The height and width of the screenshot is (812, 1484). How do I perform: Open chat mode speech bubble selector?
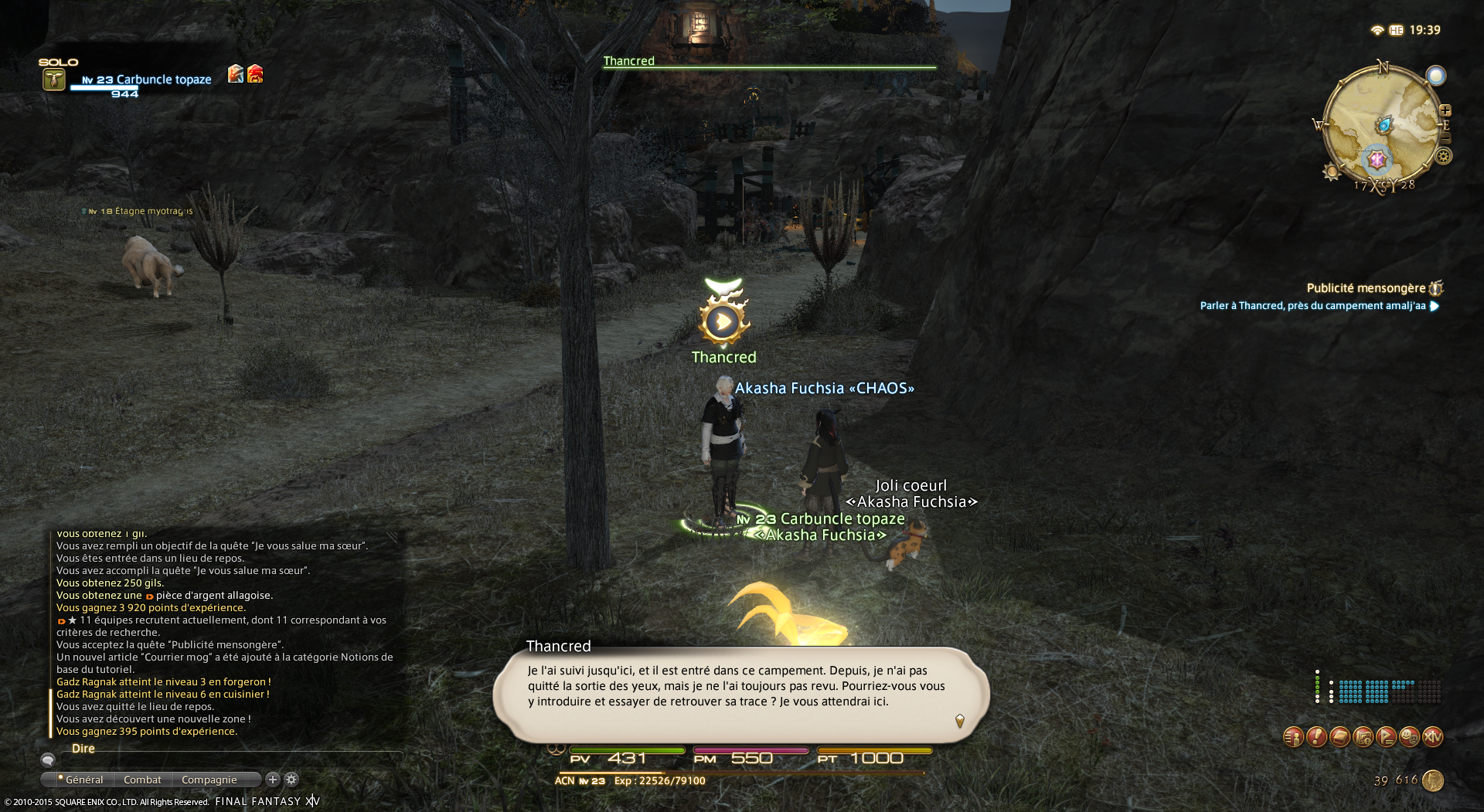48,759
